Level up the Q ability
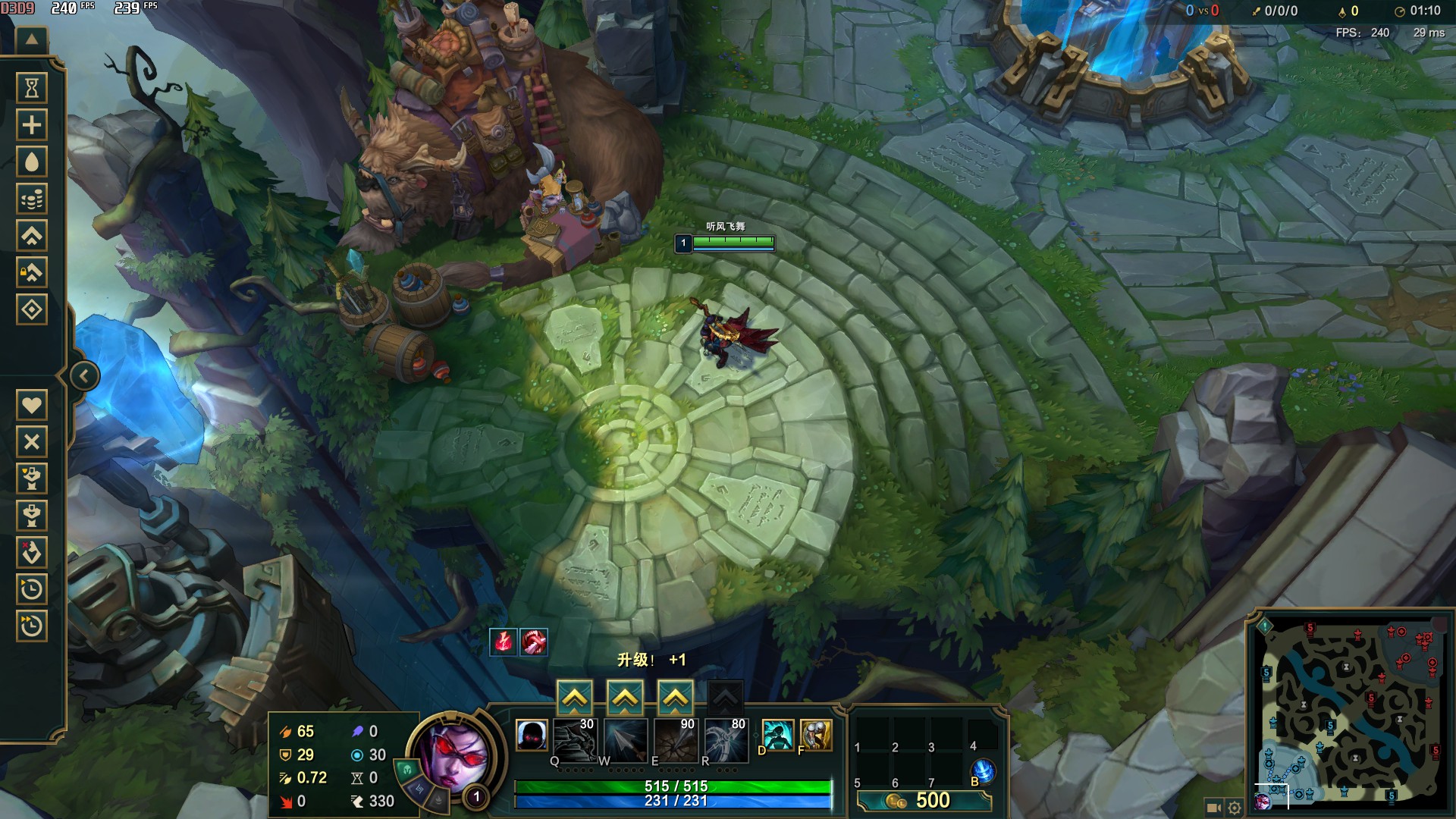 click(x=575, y=698)
